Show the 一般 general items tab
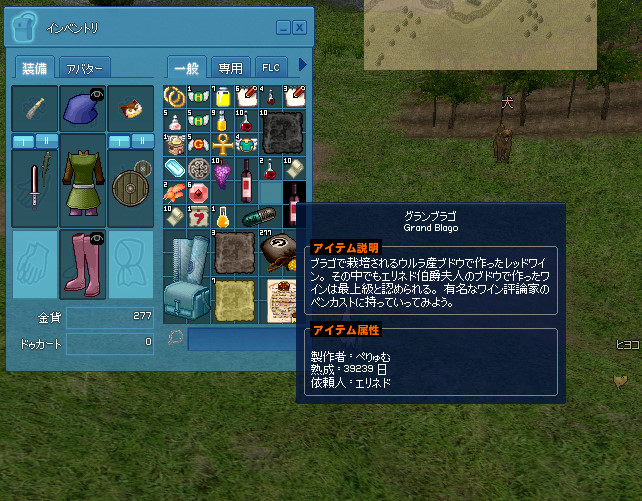642x501 pixels. tap(187, 68)
